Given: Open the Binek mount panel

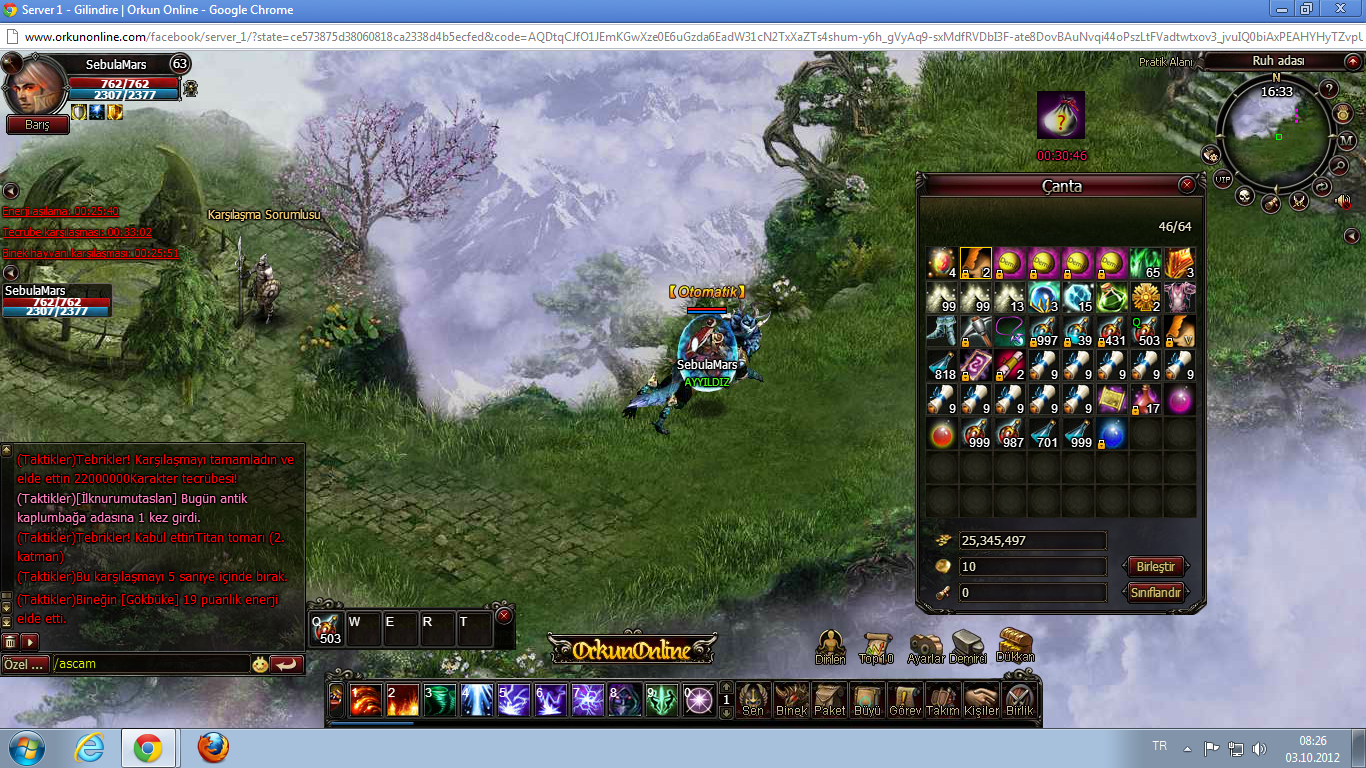Looking at the screenshot, I should point(791,698).
